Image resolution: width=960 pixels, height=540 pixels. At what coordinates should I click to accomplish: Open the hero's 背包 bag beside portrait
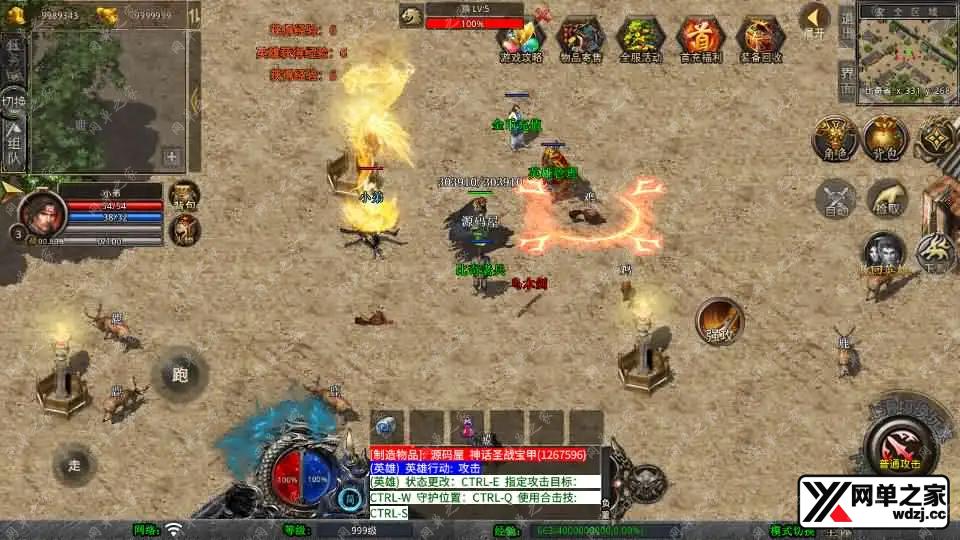(184, 196)
